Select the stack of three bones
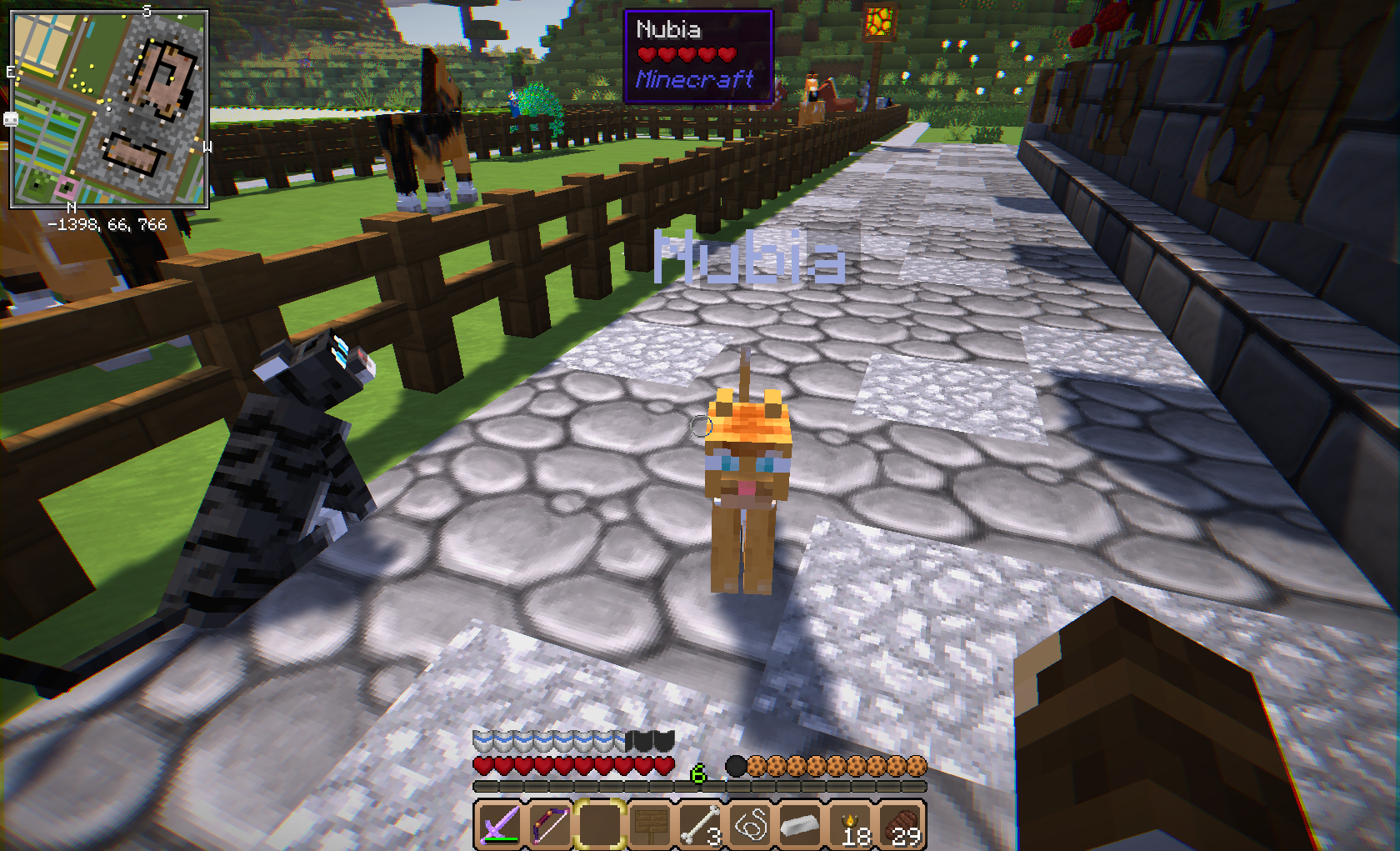This screenshot has height=851, width=1400. coord(699,825)
